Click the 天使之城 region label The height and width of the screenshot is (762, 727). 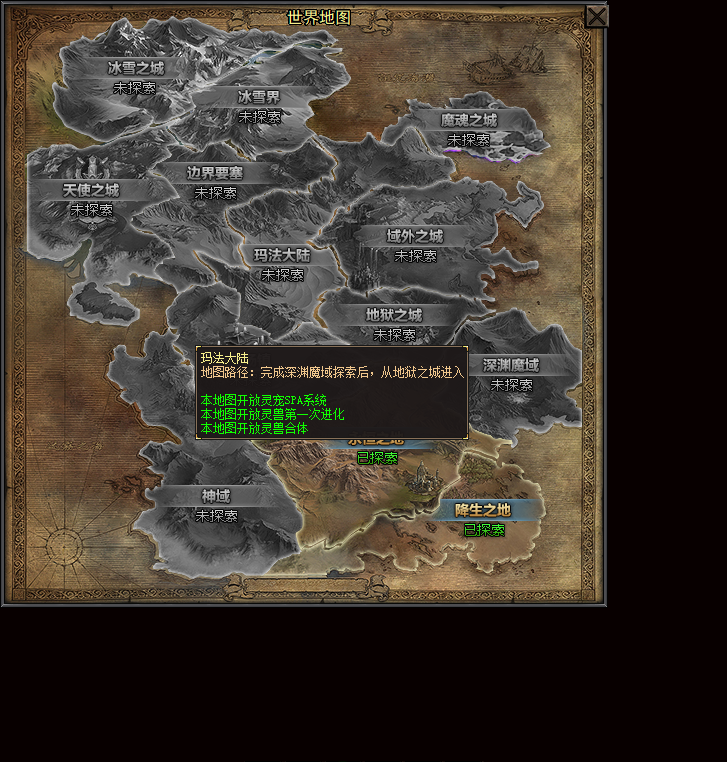click(x=91, y=190)
